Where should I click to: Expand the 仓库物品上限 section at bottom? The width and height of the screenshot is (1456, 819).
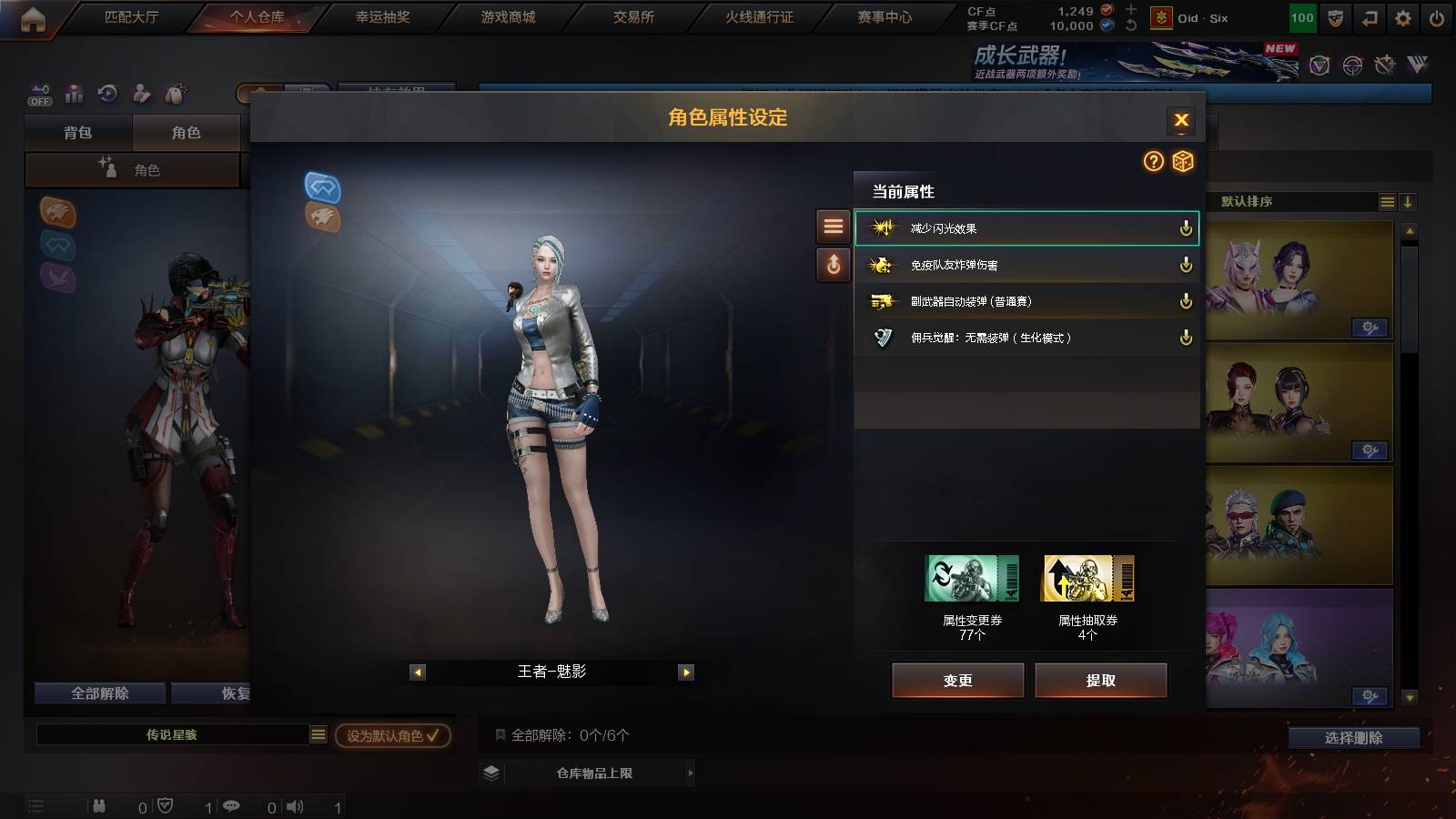[596, 773]
